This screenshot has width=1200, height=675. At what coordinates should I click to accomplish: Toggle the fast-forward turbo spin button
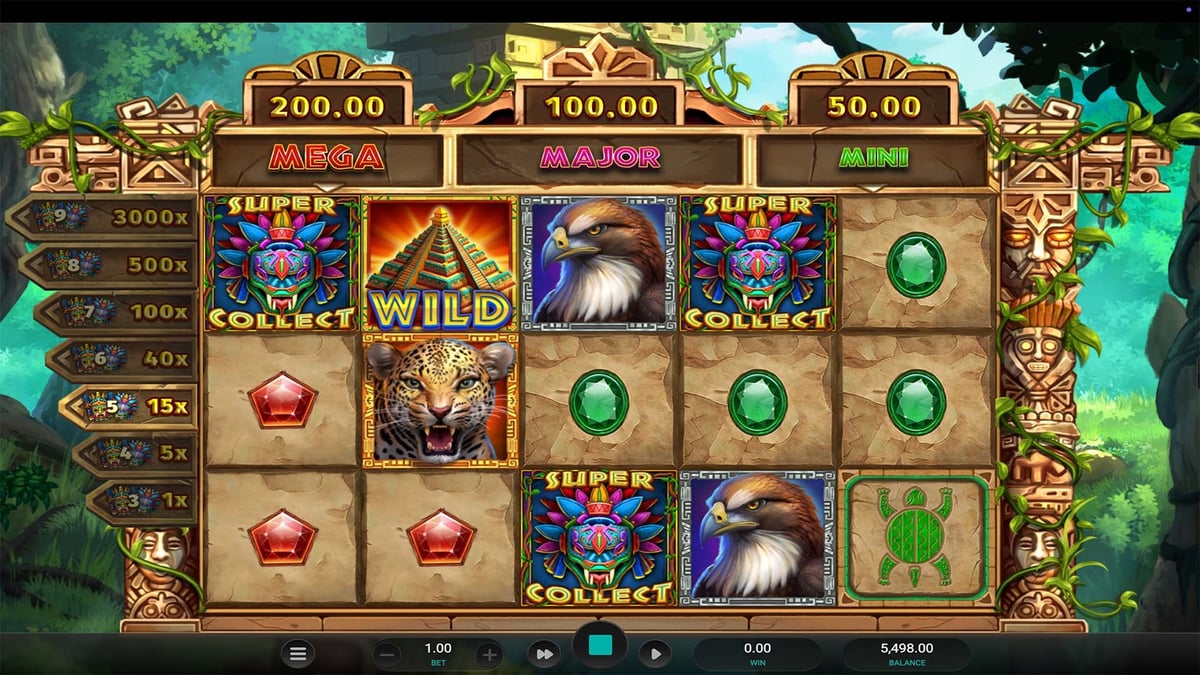point(544,654)
